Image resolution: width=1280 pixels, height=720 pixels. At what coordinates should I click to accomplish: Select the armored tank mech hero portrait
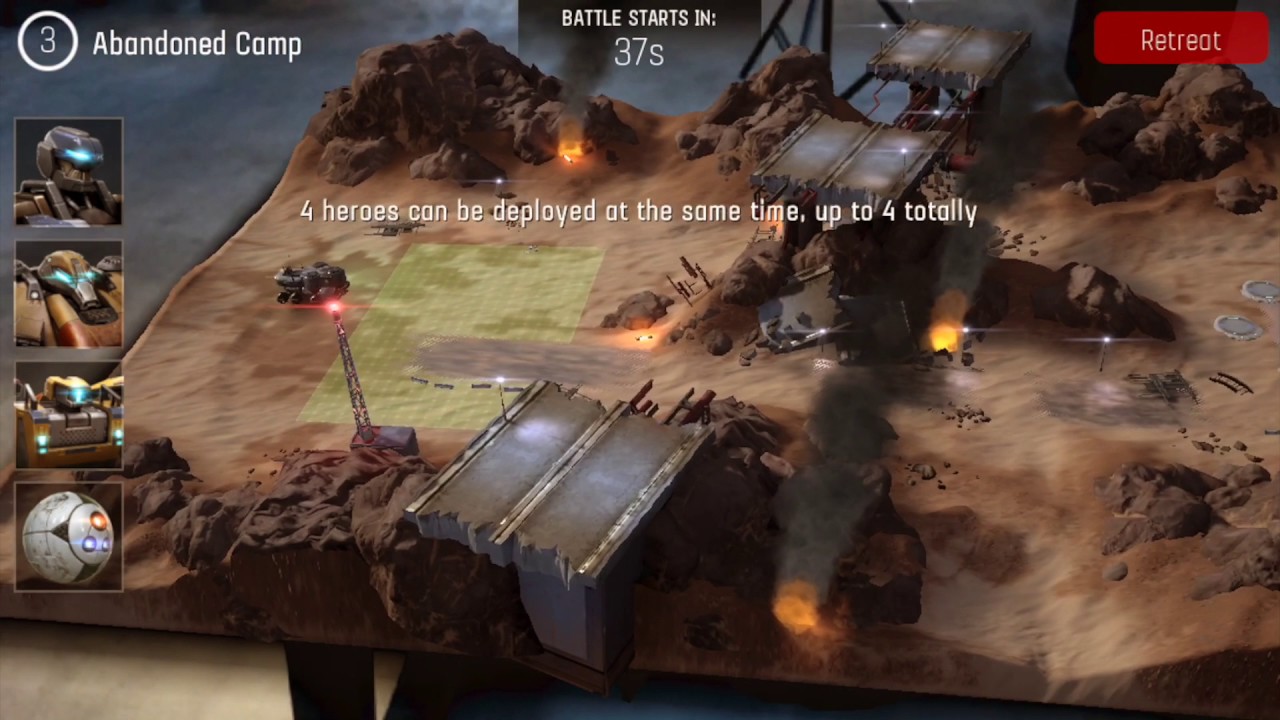coord(68,290)
